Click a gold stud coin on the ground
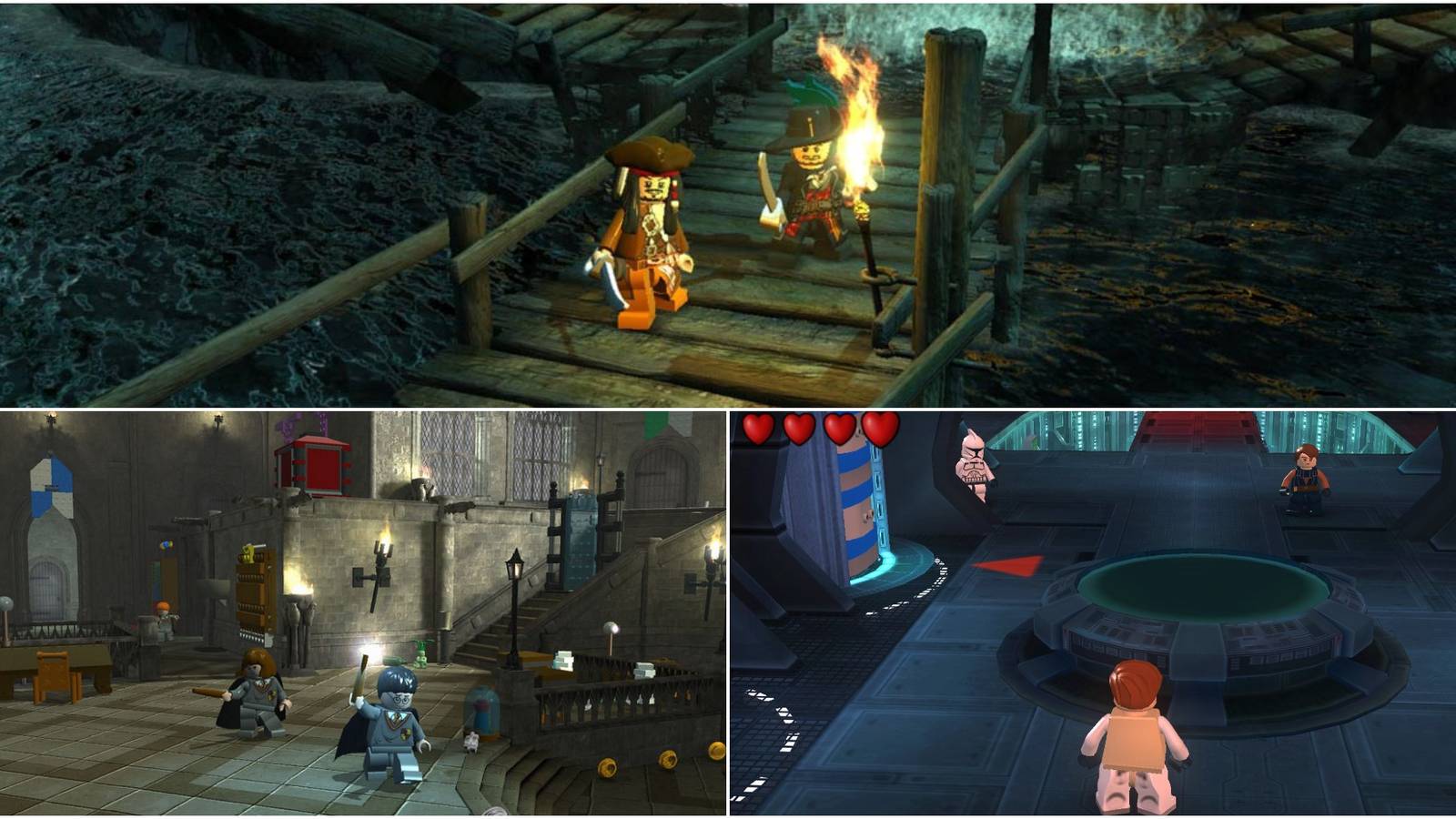 [x=605, y=769]
